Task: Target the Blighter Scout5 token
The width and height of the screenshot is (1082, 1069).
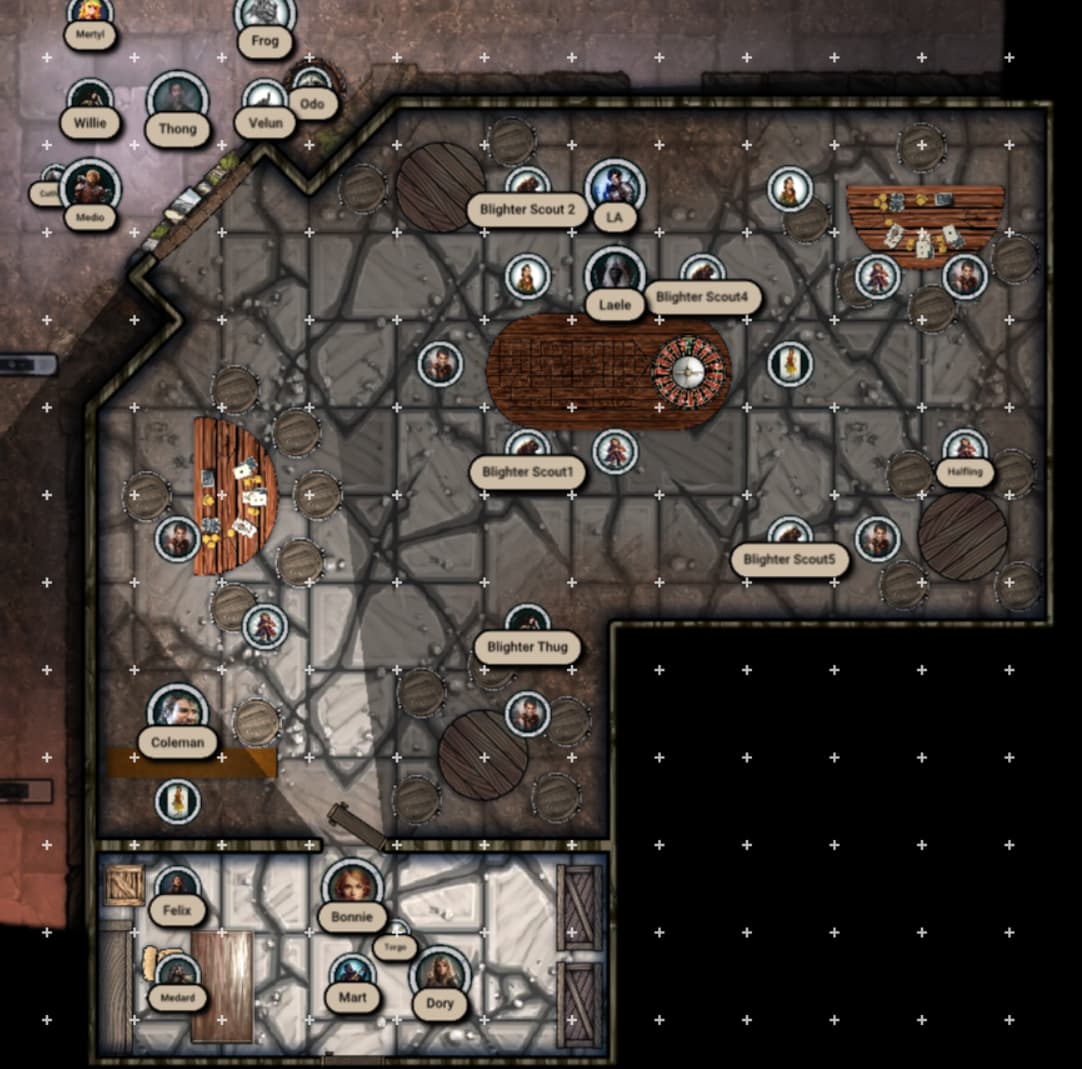Action: [x=789, y=535]
